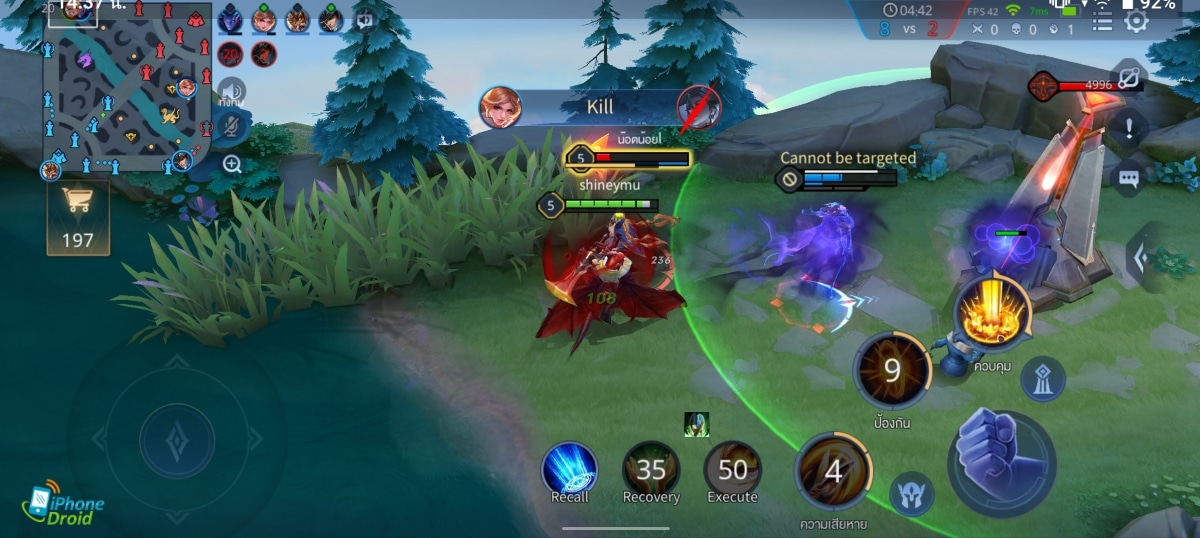The width and height of the screenshot is (1200, 538).
Task: Zoom the minimap with the magnifier button
Action: 232,164
